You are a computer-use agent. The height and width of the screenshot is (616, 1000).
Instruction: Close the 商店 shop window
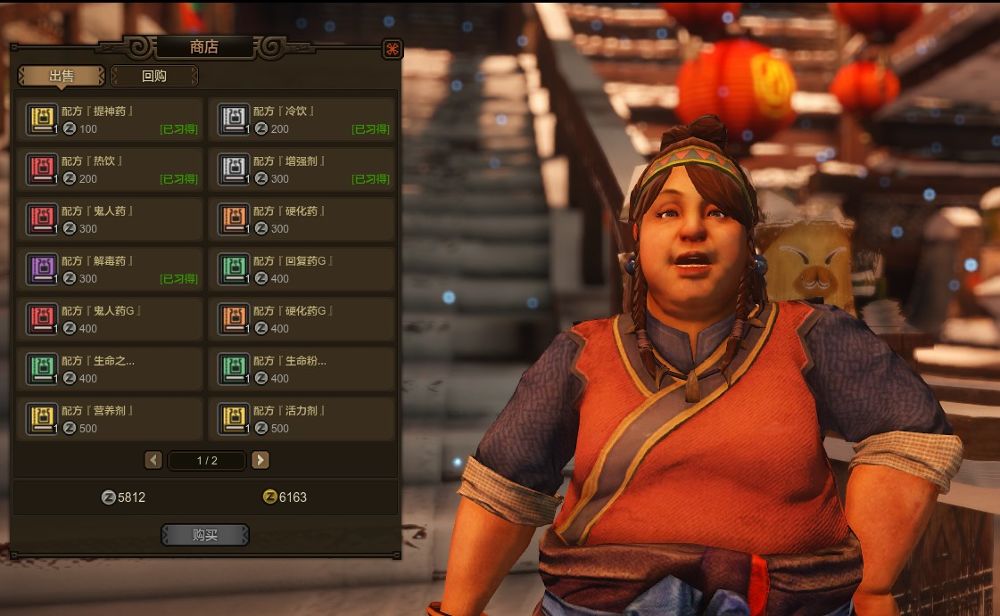pos(392,48)
